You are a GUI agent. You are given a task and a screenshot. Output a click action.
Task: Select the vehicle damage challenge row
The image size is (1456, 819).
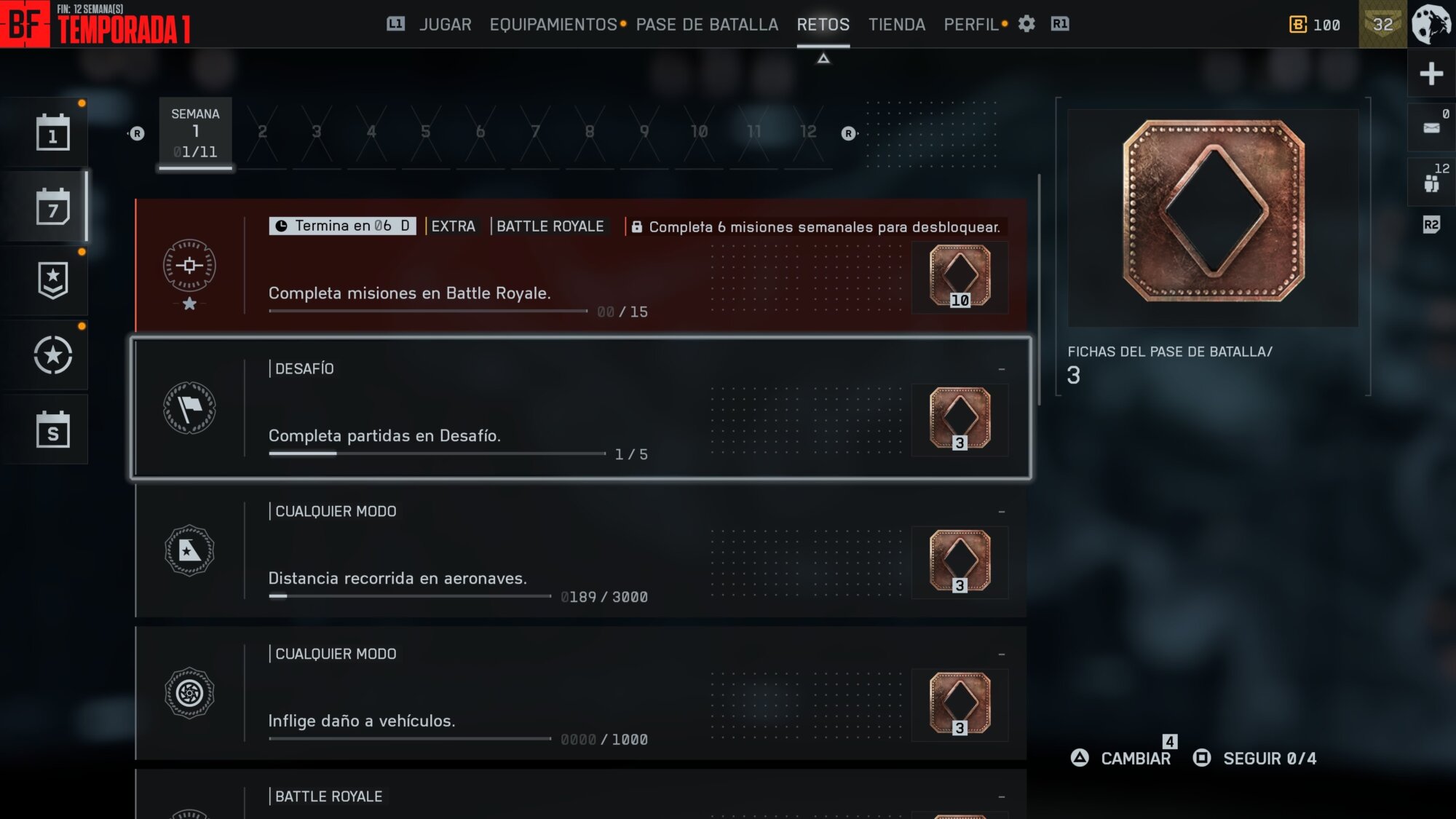580,694
